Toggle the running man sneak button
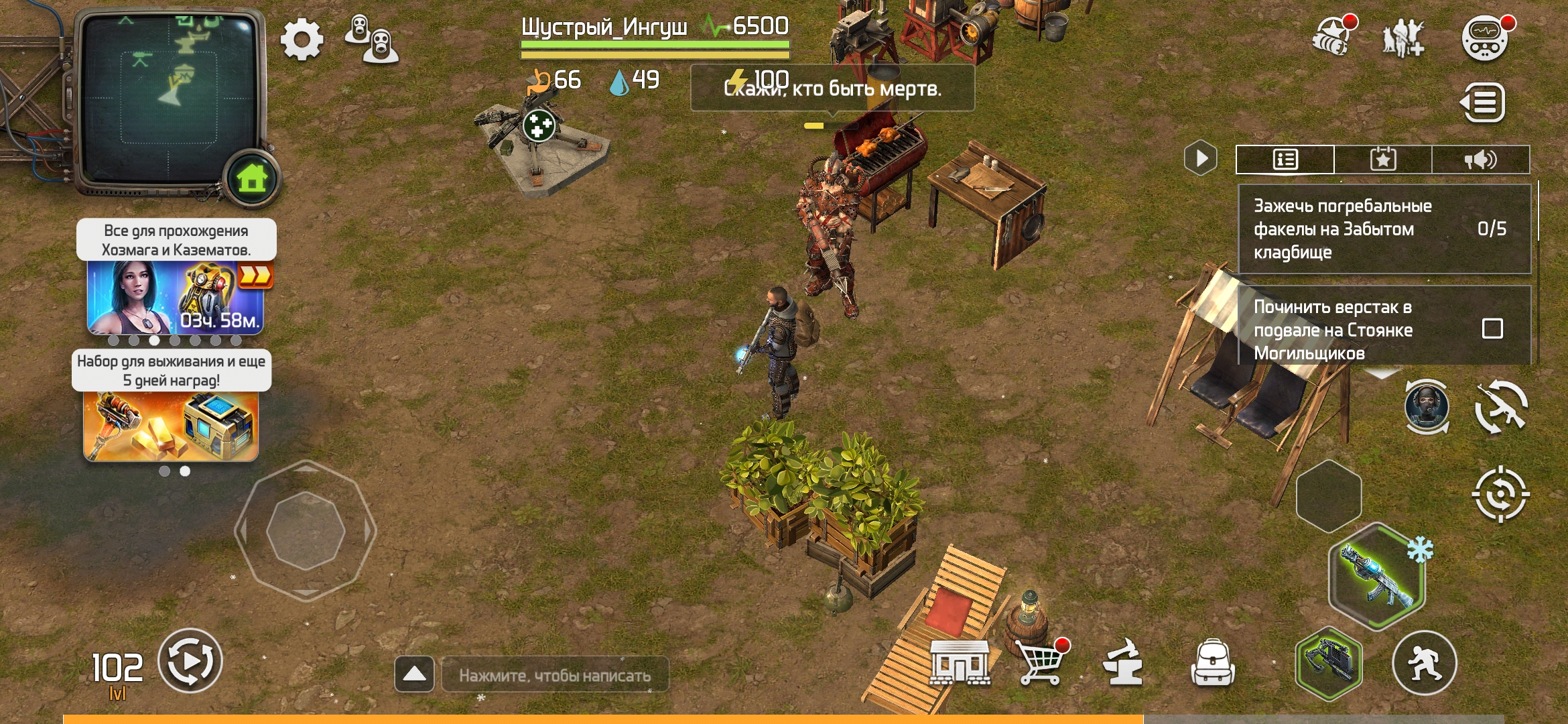Viewport: 1568px width, 724px height. [x=1425, y=662]
